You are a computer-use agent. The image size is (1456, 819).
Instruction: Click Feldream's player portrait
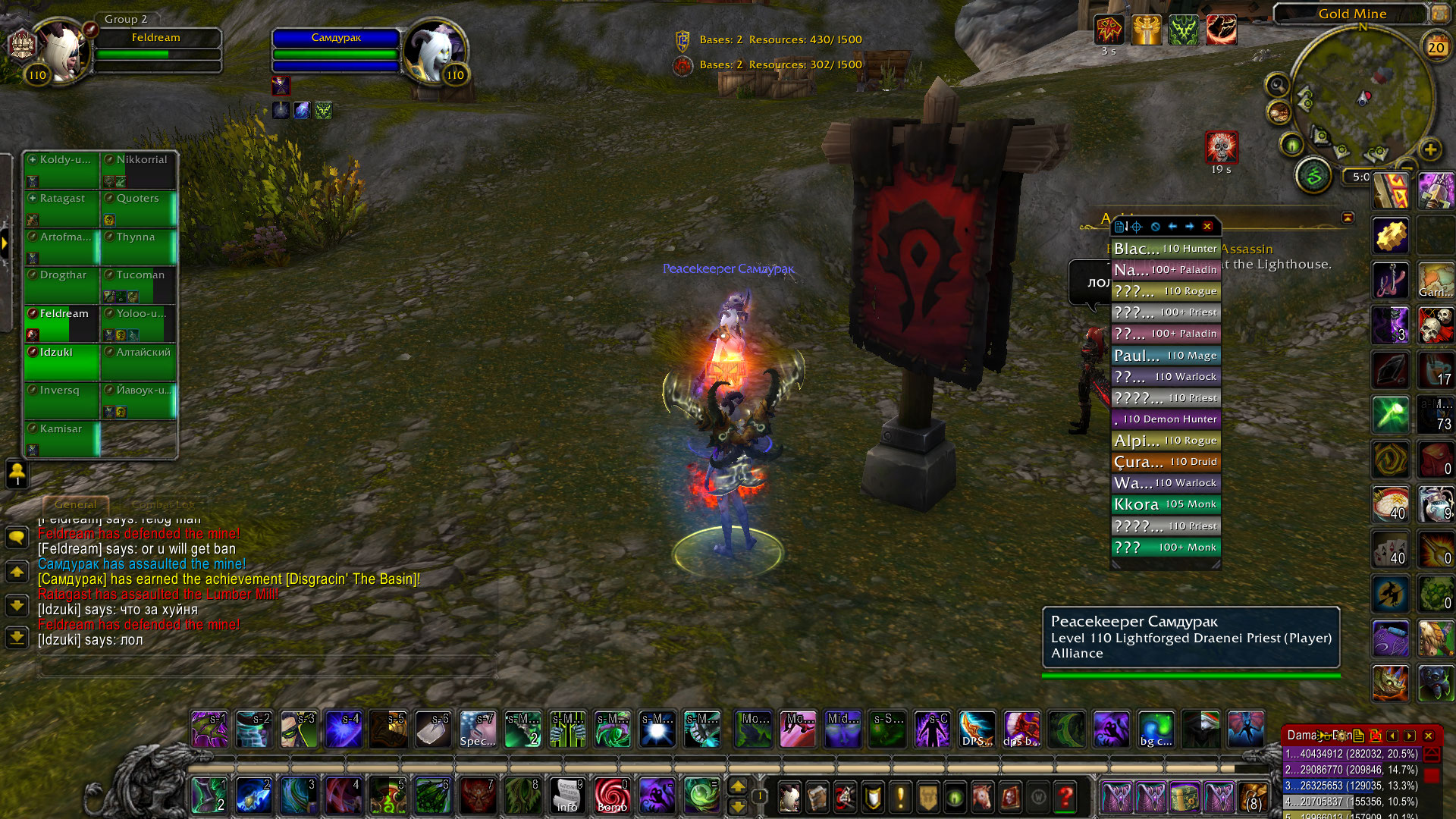(61, 52)
